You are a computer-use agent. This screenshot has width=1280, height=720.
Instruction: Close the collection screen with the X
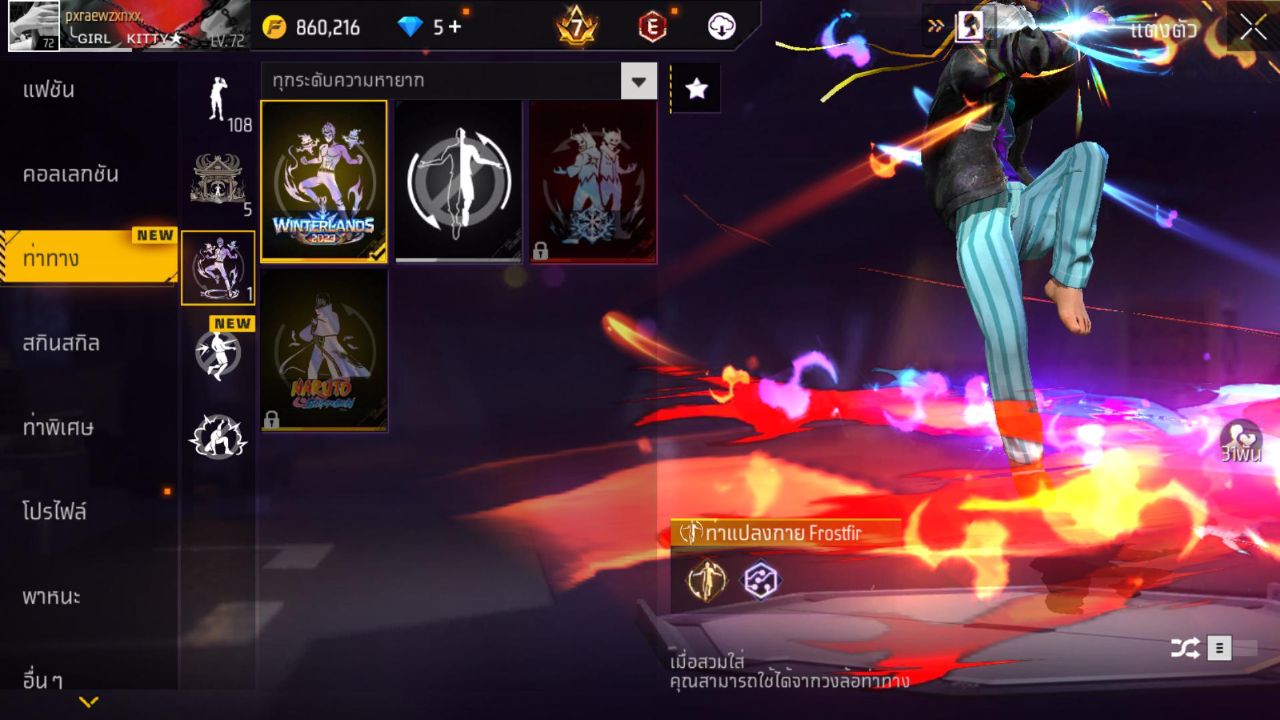[1253, 27]
